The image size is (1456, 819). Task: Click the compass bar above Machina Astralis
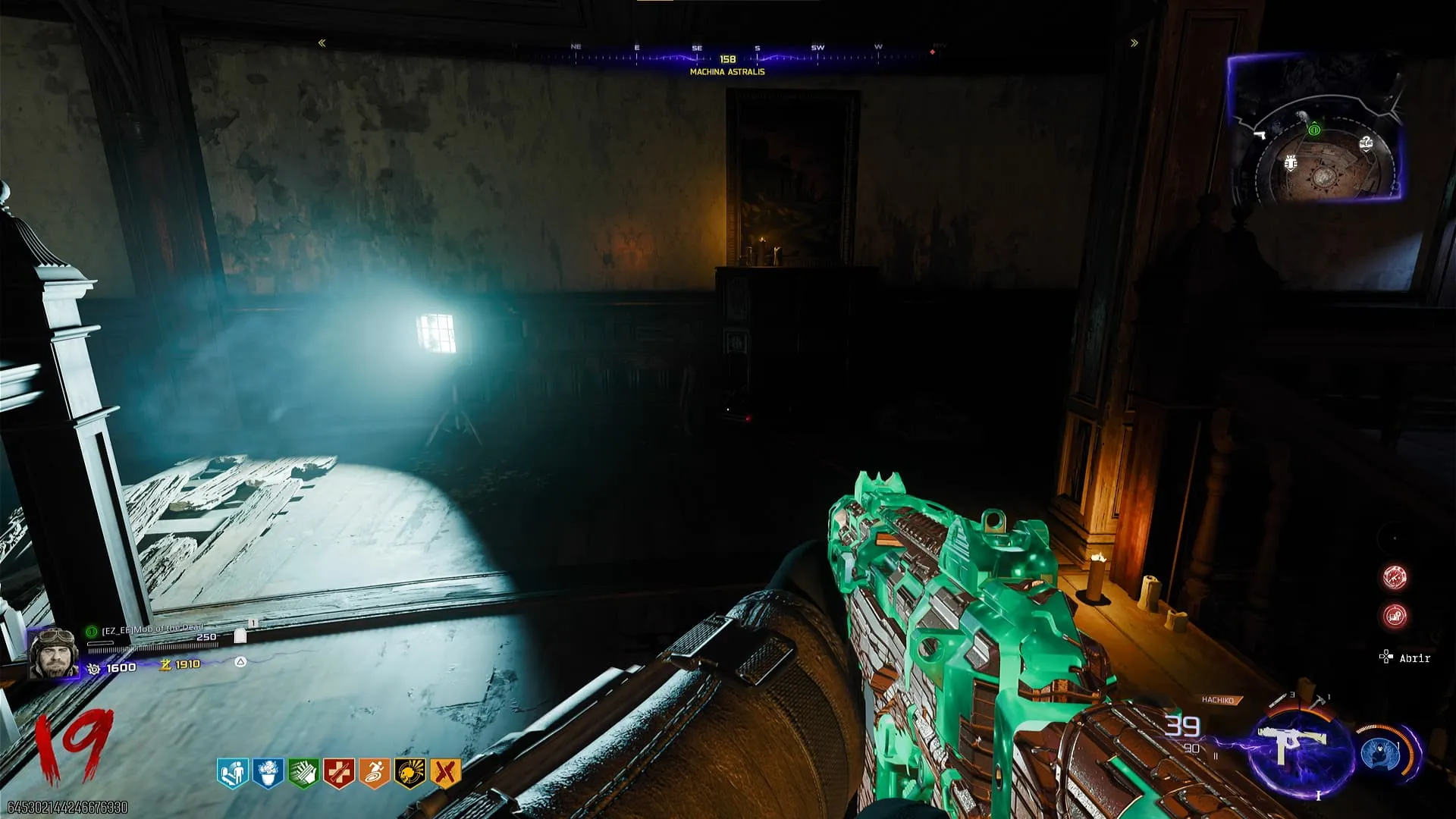click(x=726, y=56)
